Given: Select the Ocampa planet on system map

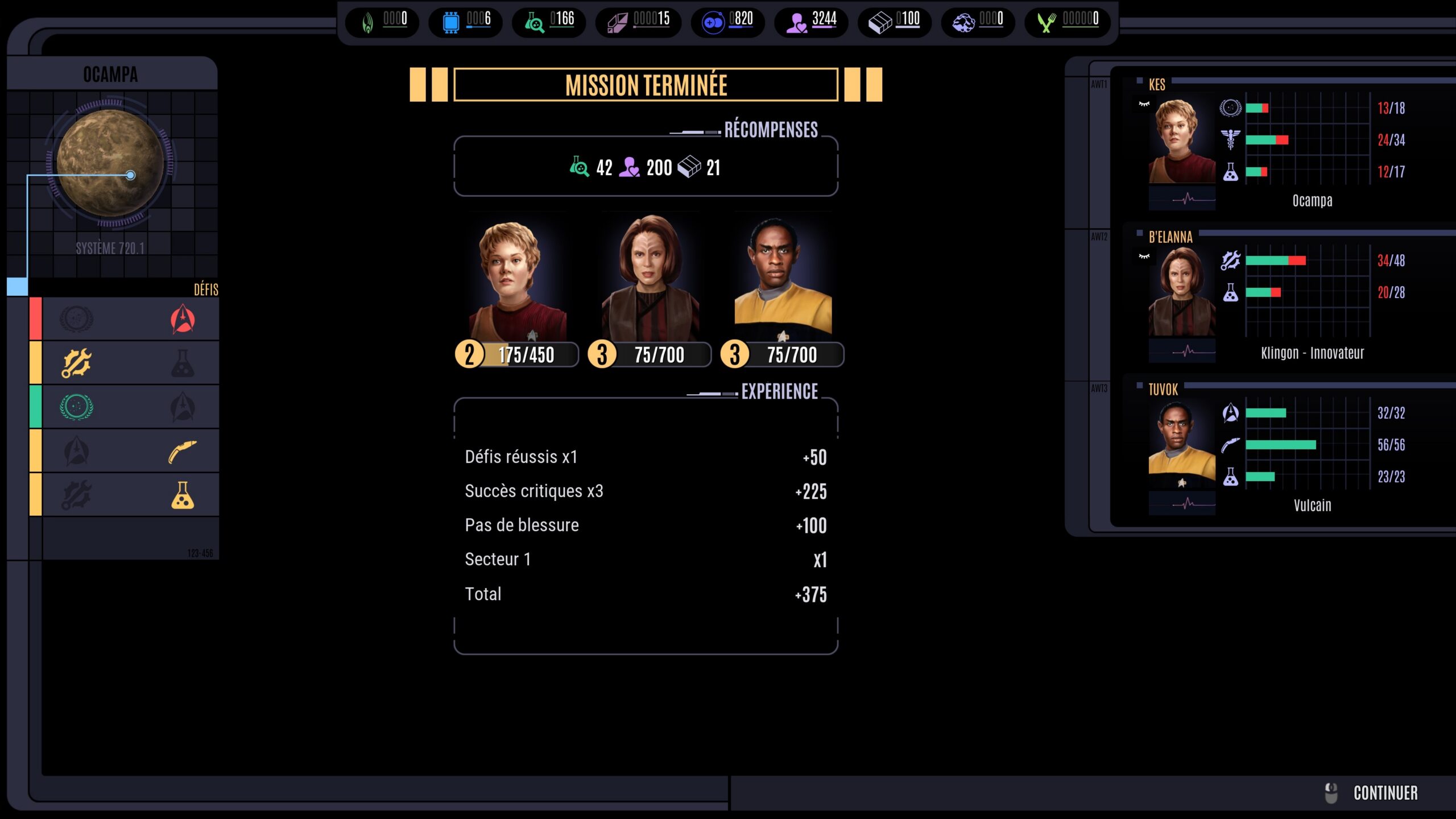Looking at the screenshot, I should click(110, 163).
